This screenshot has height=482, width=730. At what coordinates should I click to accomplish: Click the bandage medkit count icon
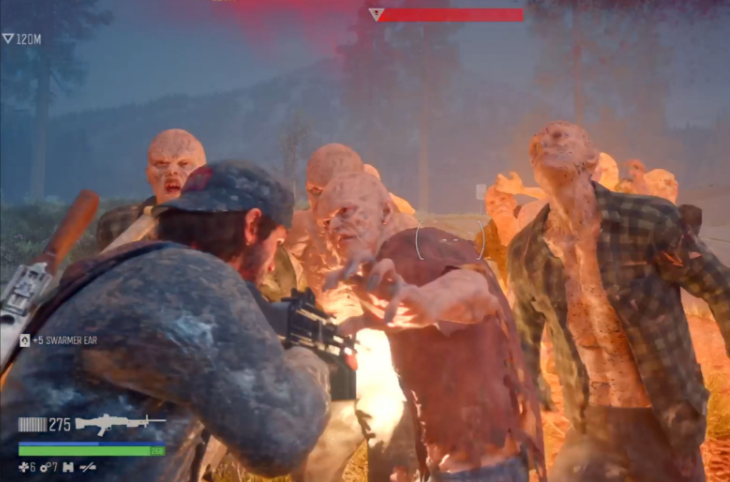click(x=23, y=467)
